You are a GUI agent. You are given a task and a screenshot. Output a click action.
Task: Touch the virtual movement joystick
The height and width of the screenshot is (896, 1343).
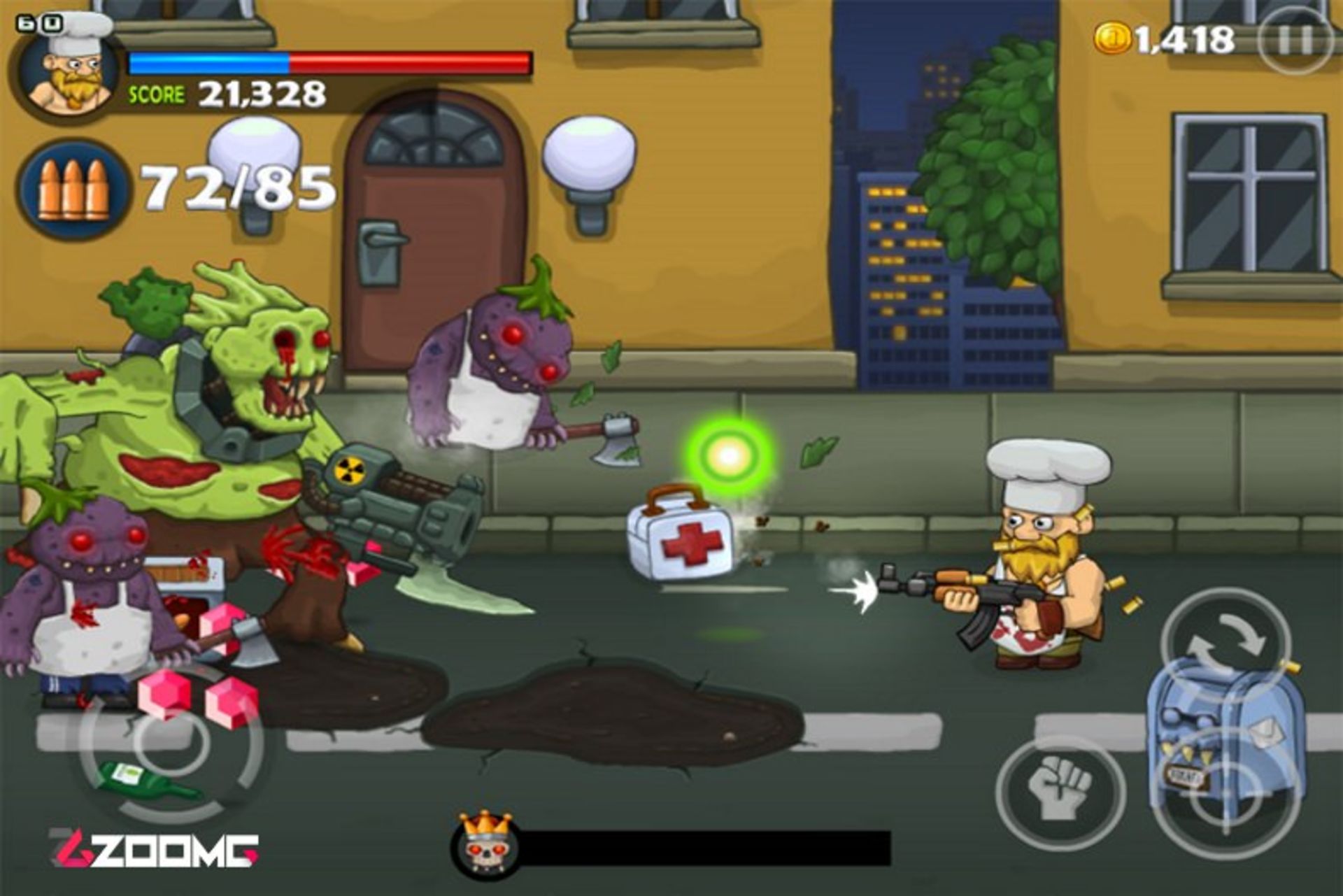pyautogui.click(x=171, y=741)
